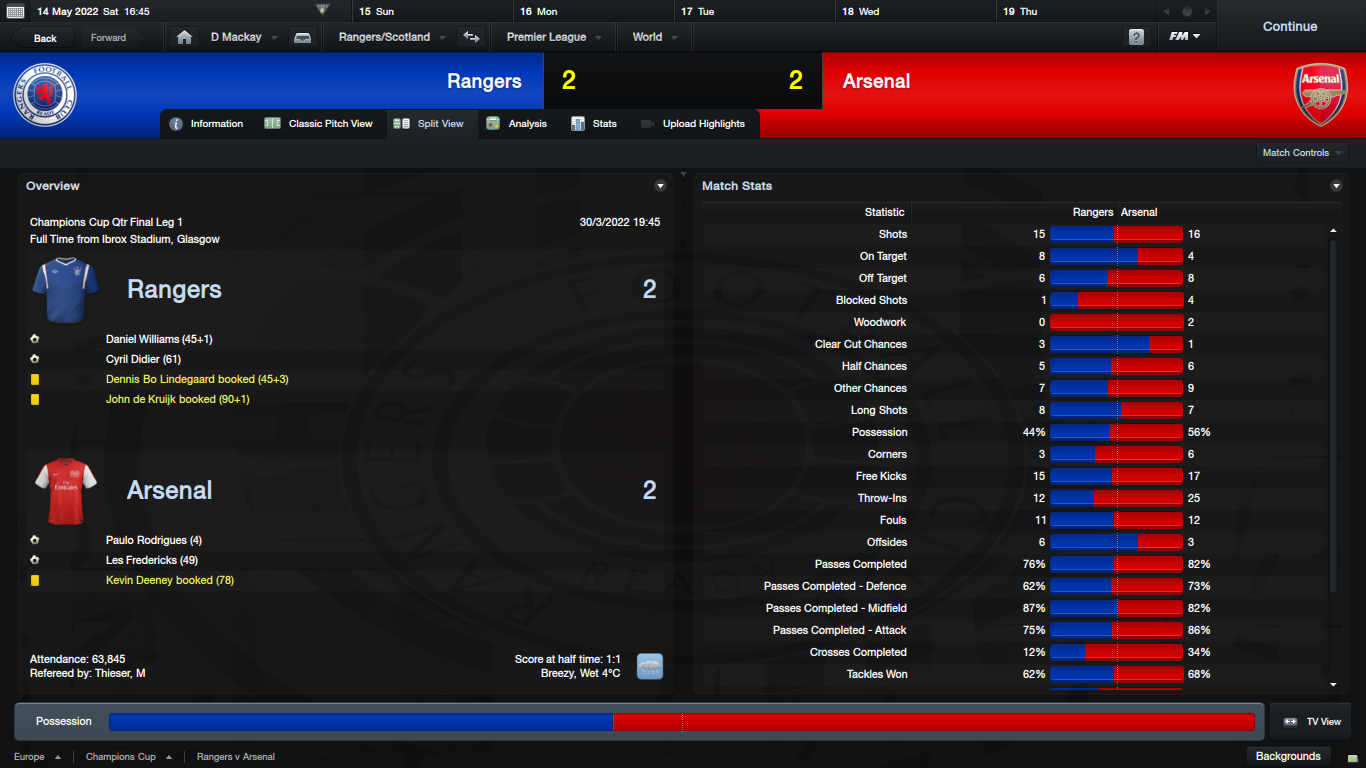Open the World menu
The width and height of the screenshot is (1366, 768).
tap(654, 38)
